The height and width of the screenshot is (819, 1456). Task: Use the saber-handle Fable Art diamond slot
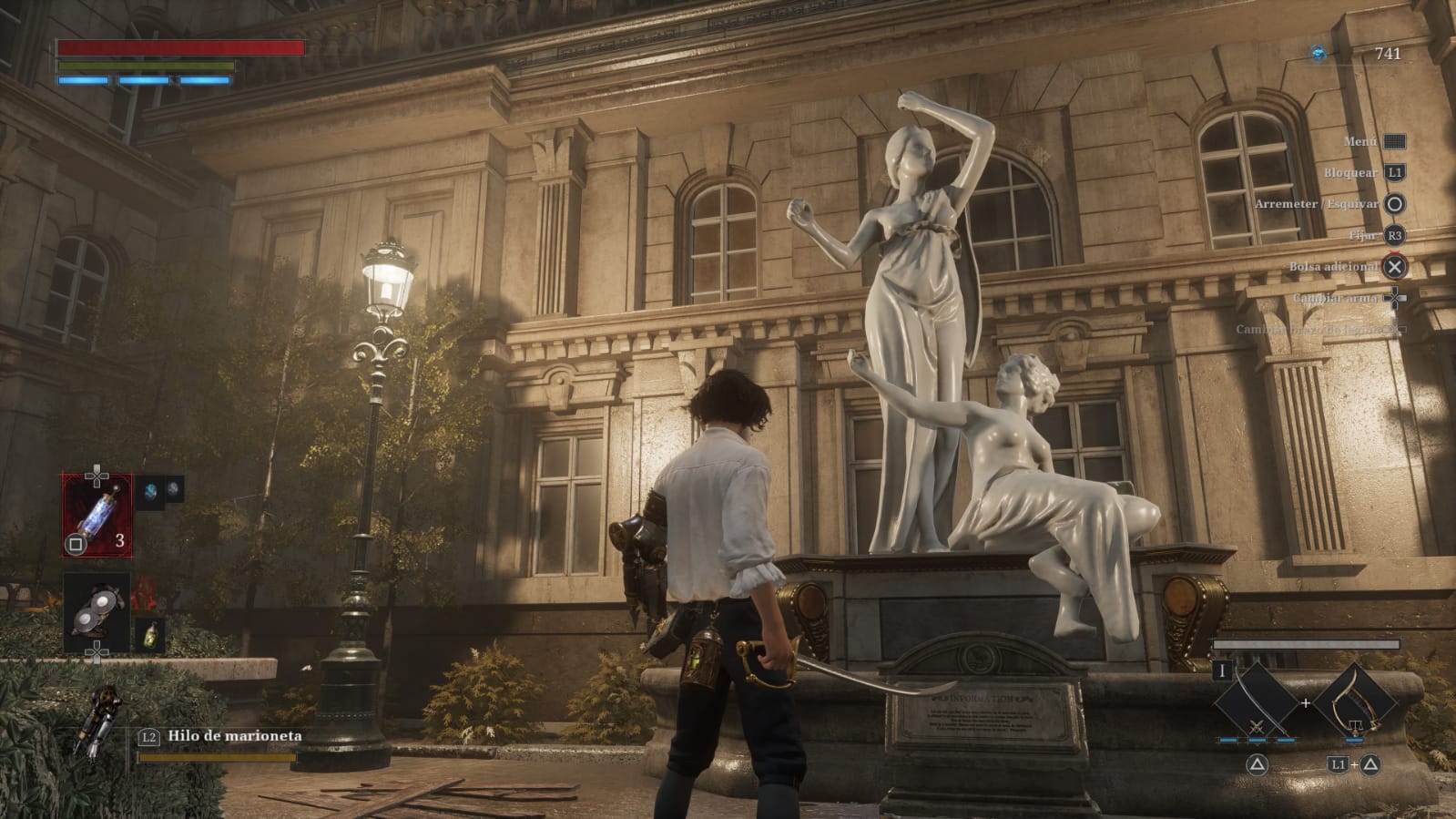click(x=1355, y=704)
